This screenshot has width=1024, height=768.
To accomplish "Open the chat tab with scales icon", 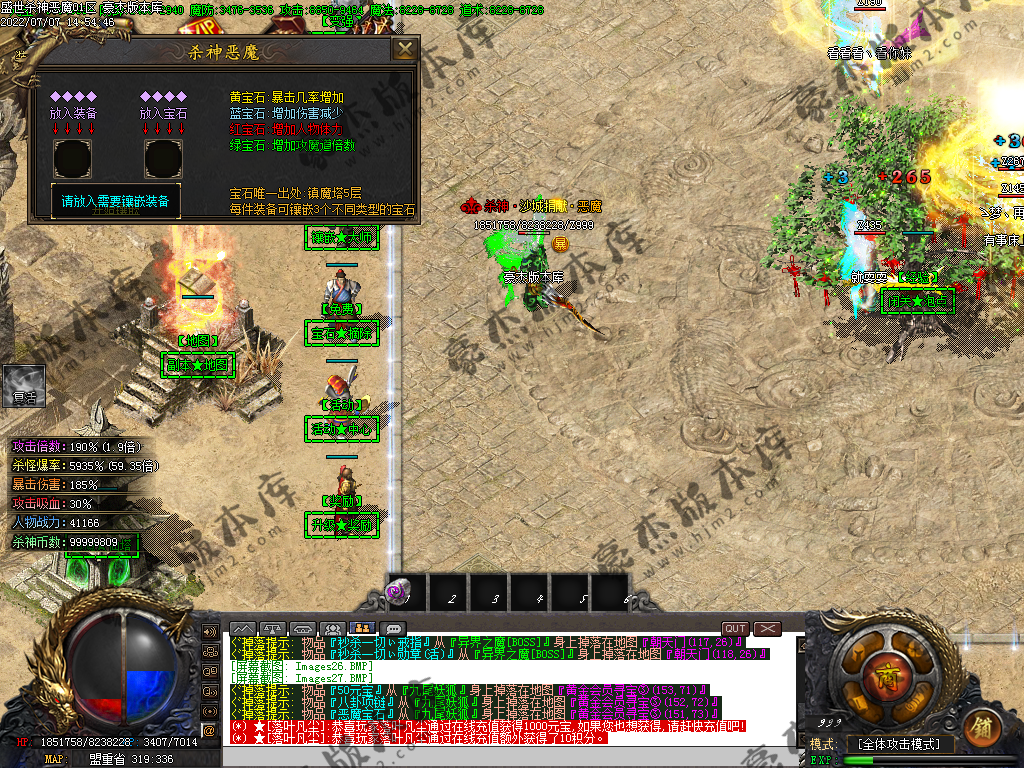I will point(273,629).
